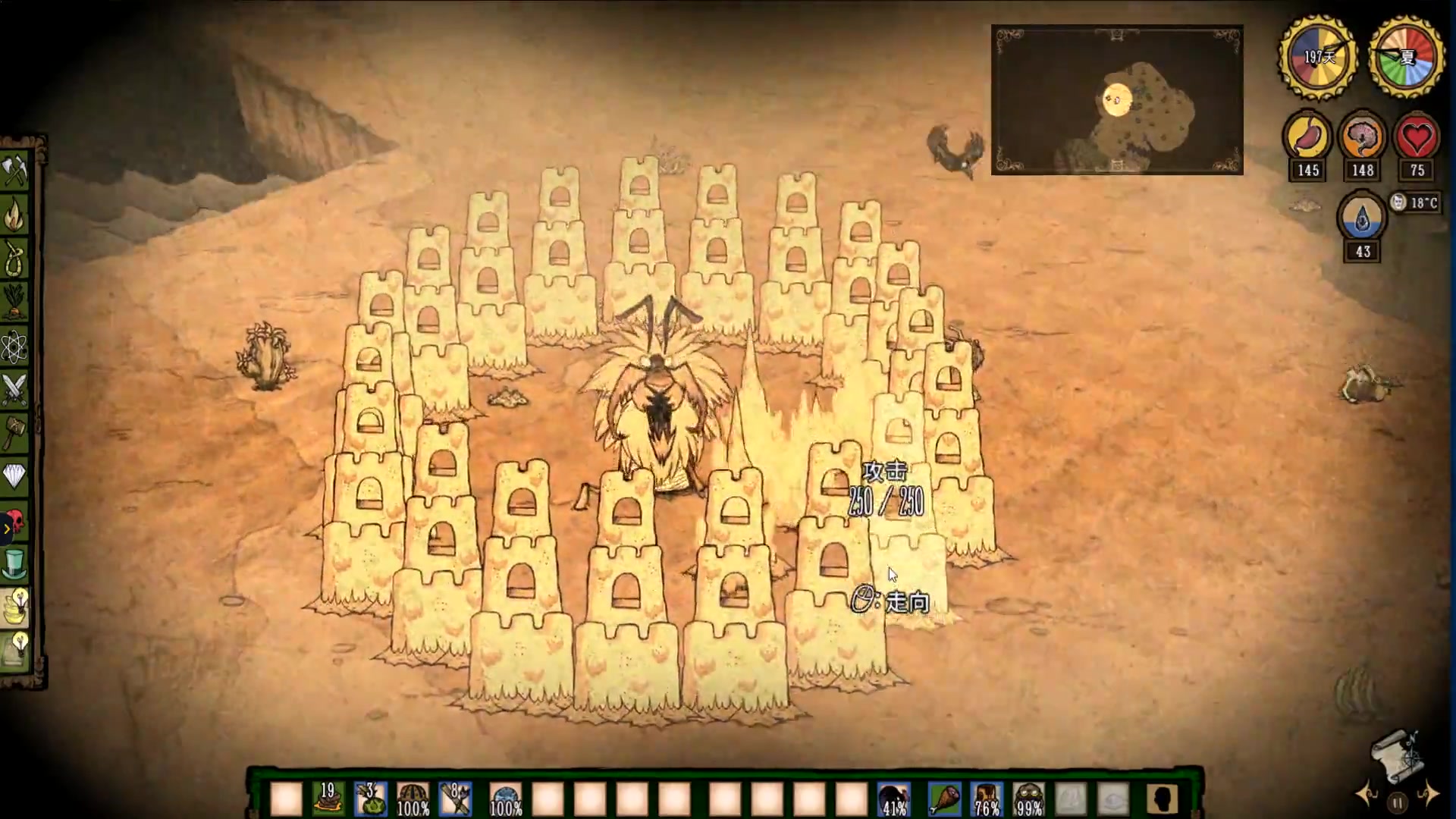The image size is (1456, 819).
Task: Show the Fight crossed-swords crafting tab
Action: pyautogui.click(x=15, y=390)
